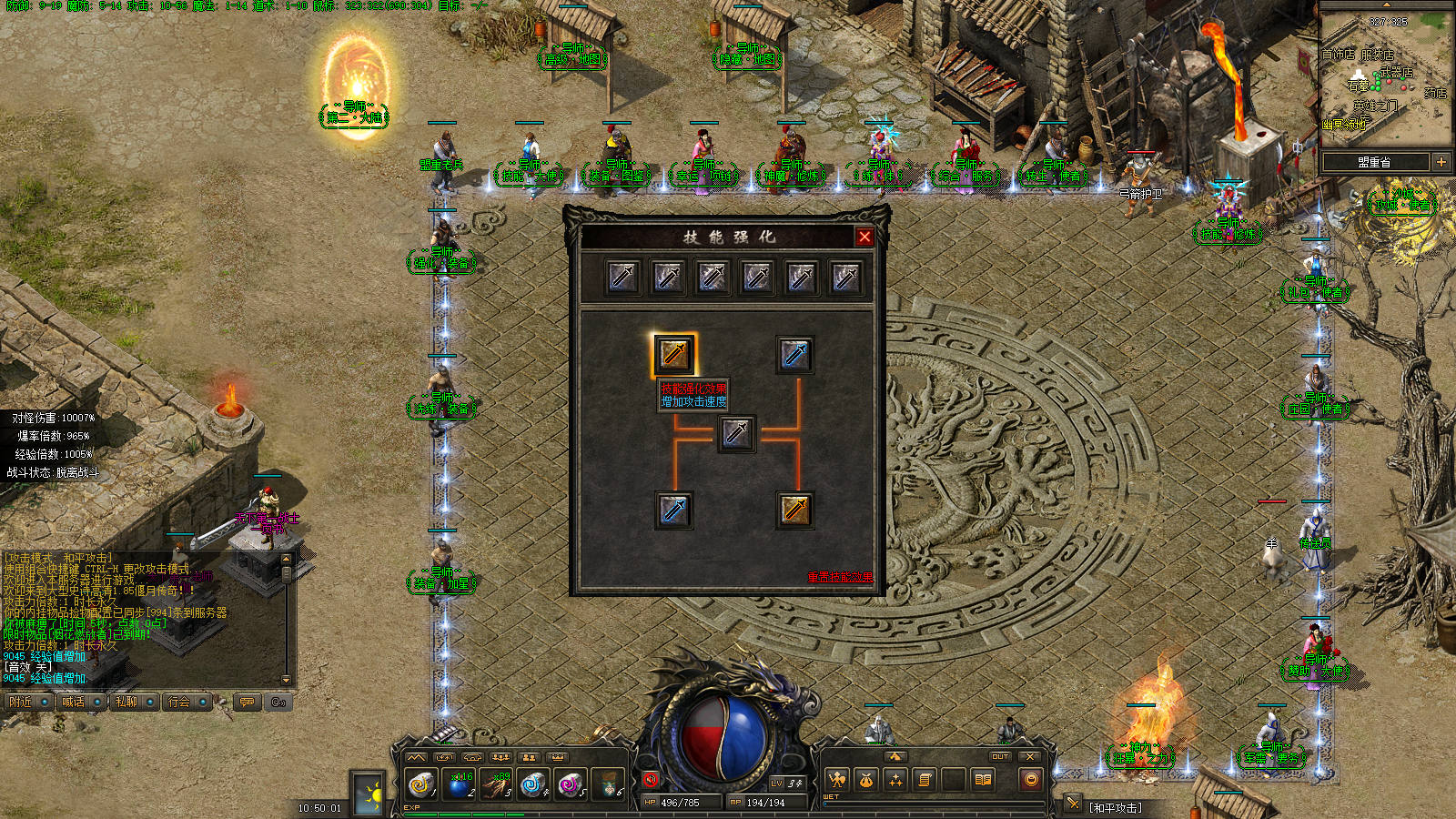The image size is (1456, 819).
Task: Use the blue orb potion in hotbar
Action: (x=460, y=784)
